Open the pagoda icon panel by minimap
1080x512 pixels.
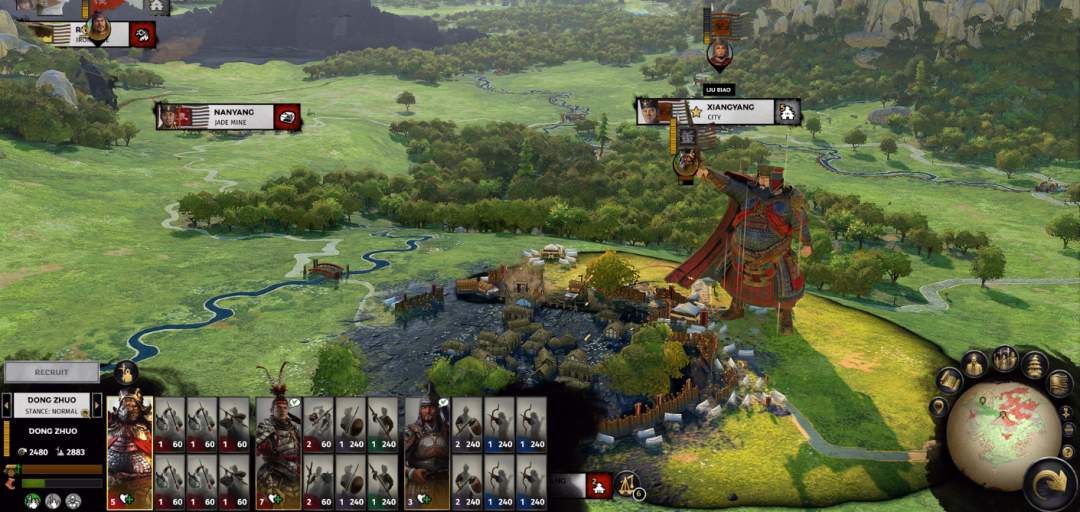1034,365
